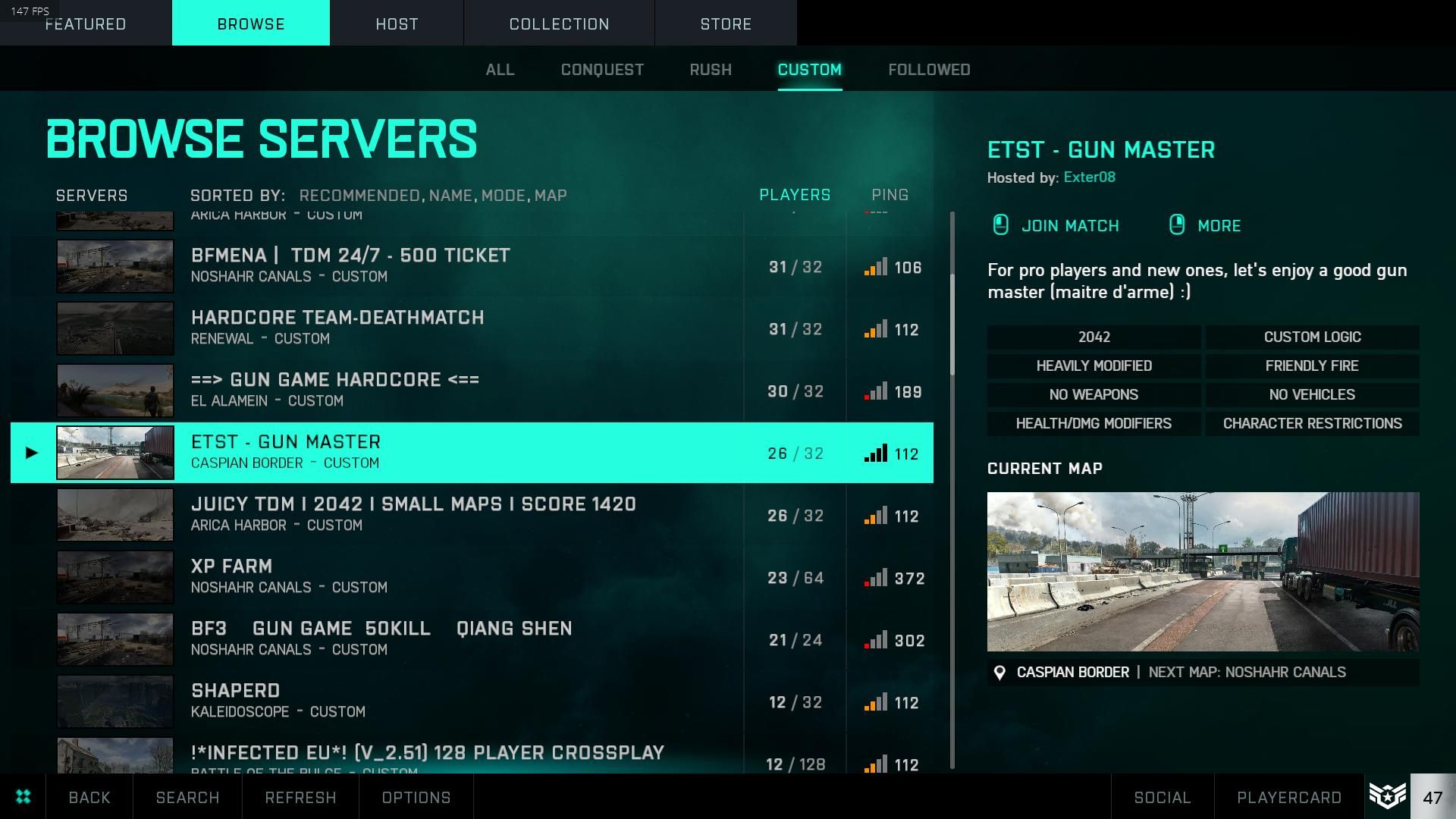Go to the Collection tab
The height and width of the screenshot is (819, 1456).
pos(559,24)
